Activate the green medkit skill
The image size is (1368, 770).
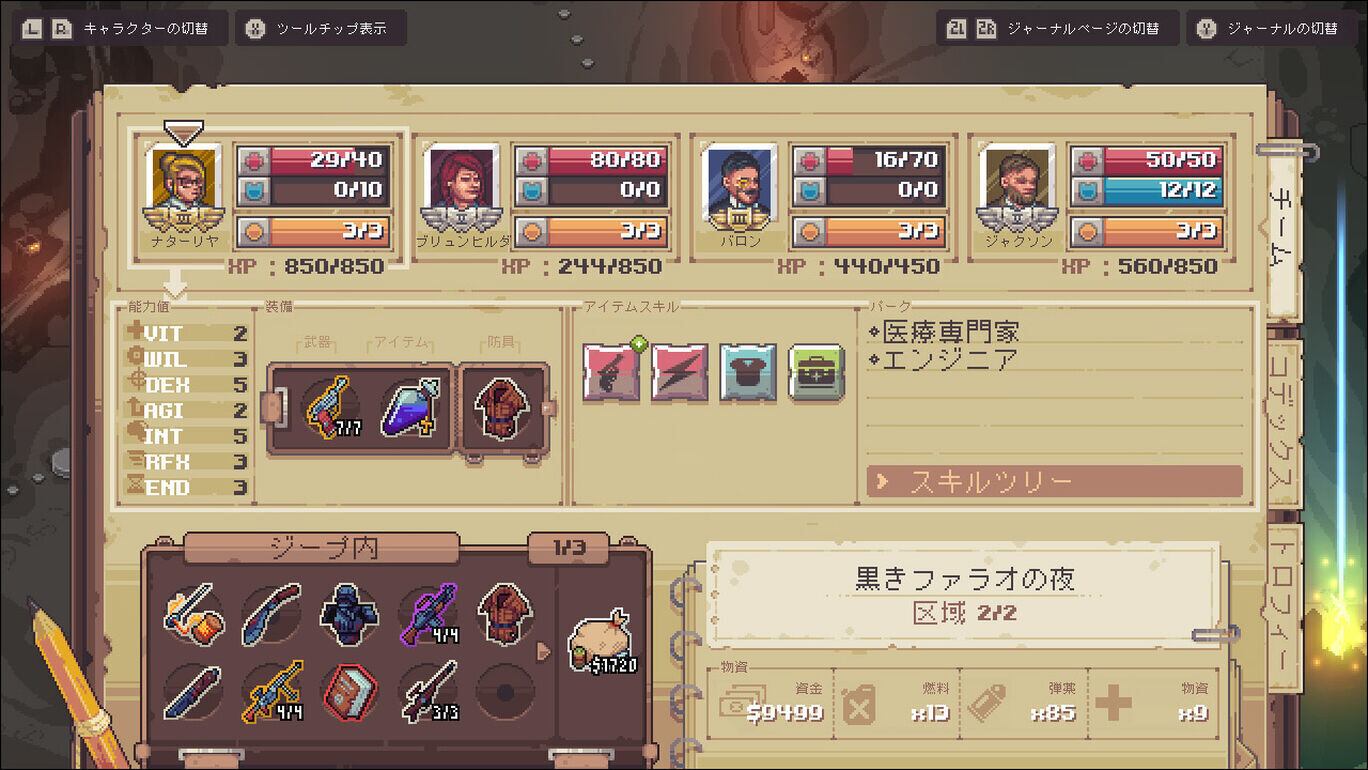click(x=816, y=372)
